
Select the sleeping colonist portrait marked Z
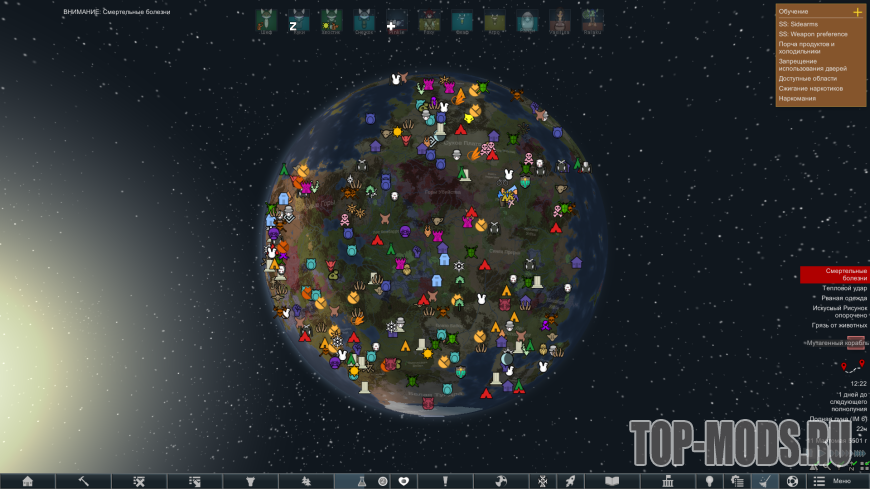(x=296, y=23)
